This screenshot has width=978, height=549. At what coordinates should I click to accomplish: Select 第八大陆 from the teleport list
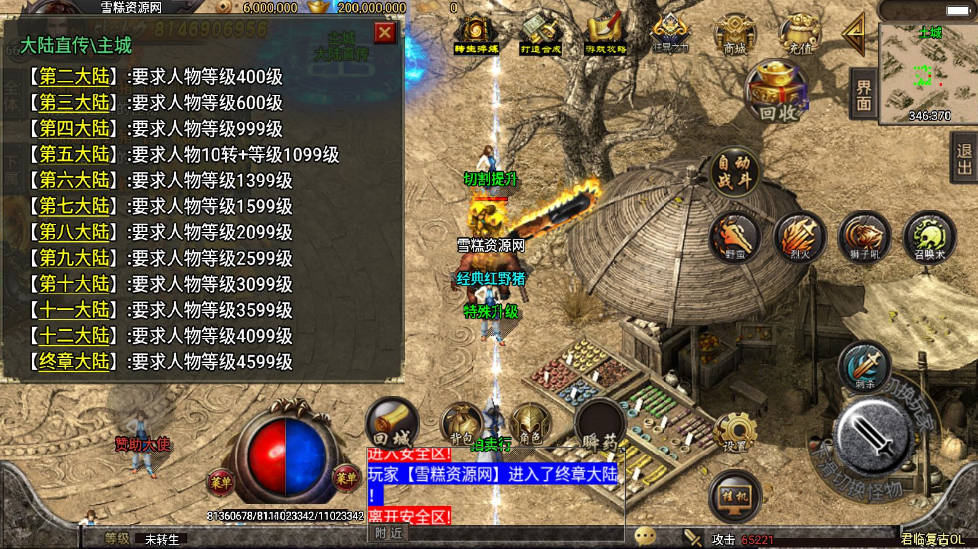click(x=73, y=232)
